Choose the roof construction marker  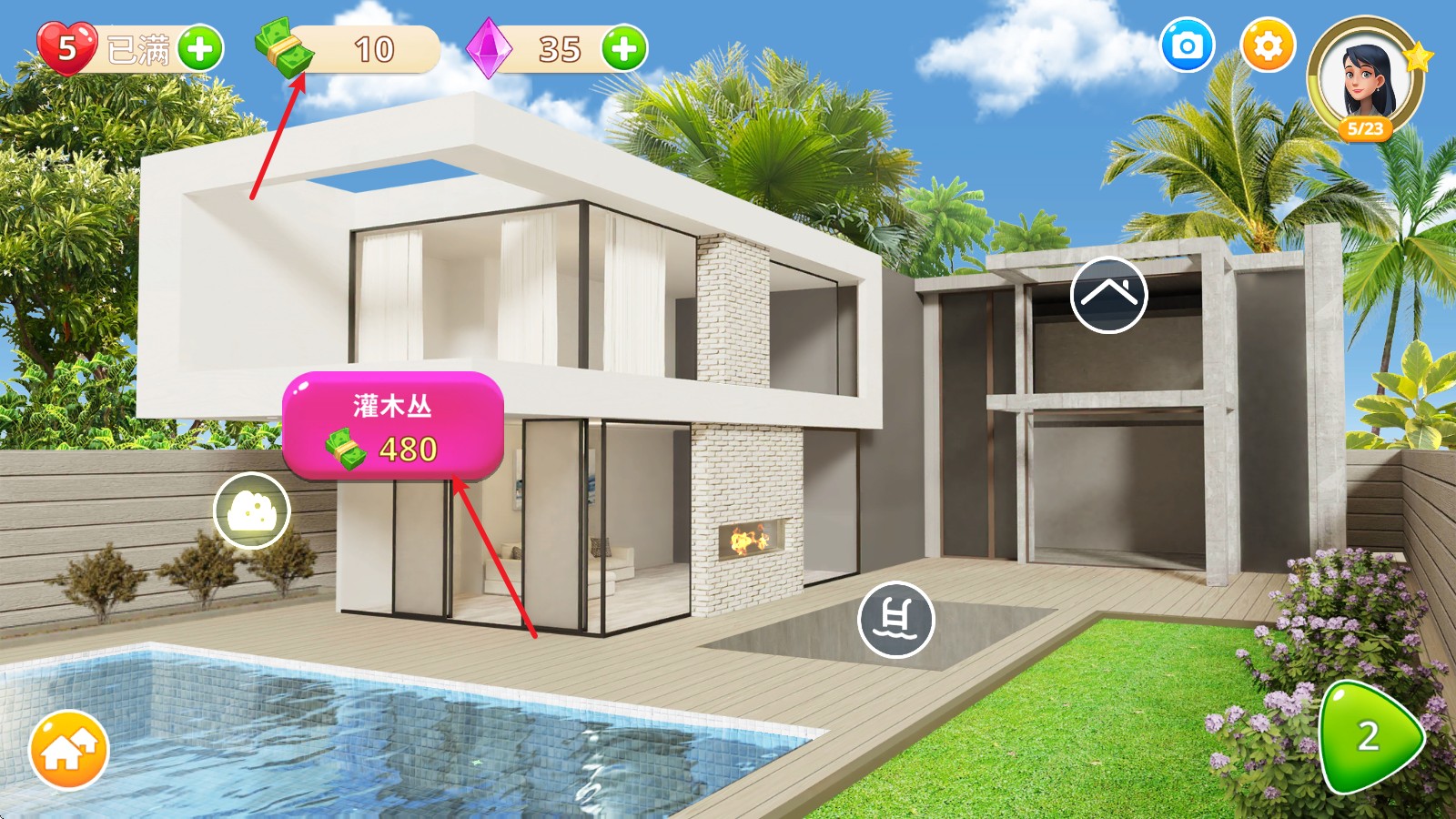pos(1108,295)
